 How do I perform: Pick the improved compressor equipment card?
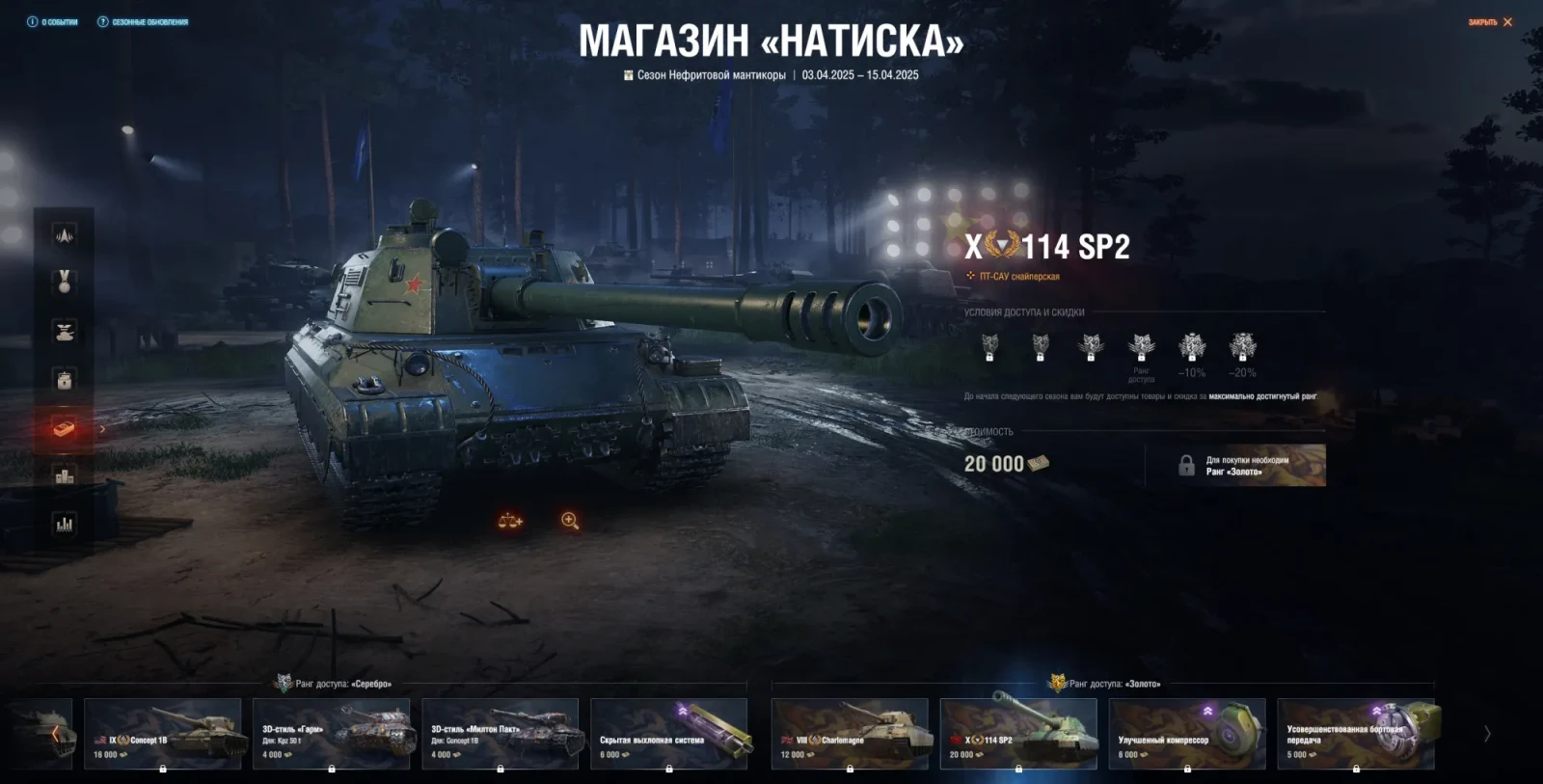[1187, 734]
